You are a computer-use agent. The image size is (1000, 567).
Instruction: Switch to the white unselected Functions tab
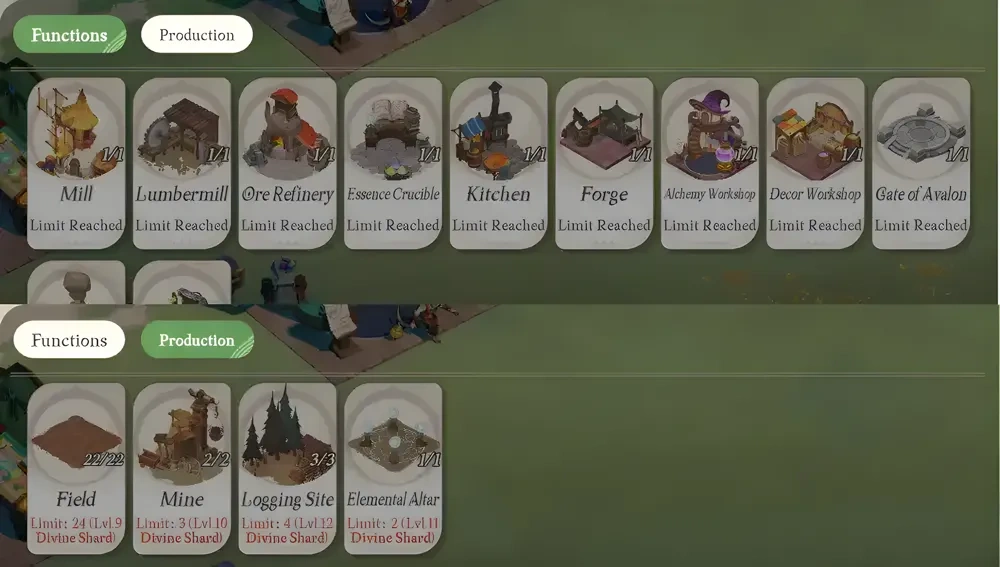coord(69,340)
